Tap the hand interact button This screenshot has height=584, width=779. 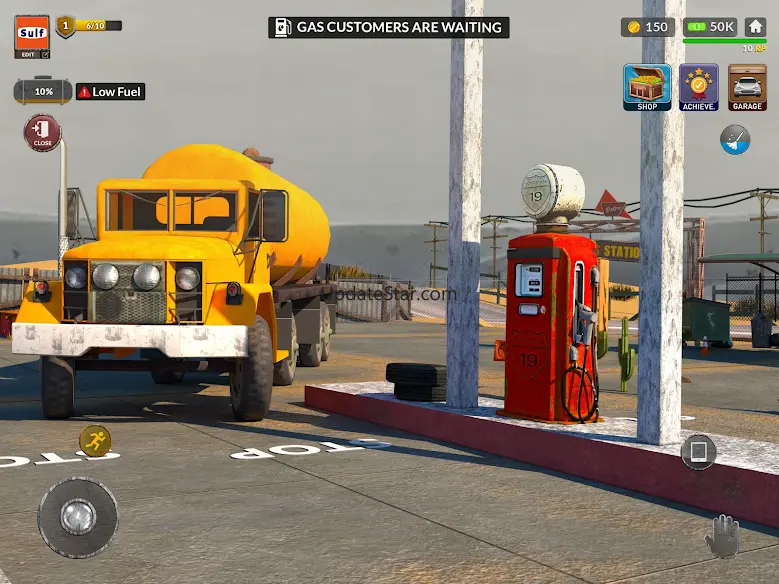click(x=722, y=537)
